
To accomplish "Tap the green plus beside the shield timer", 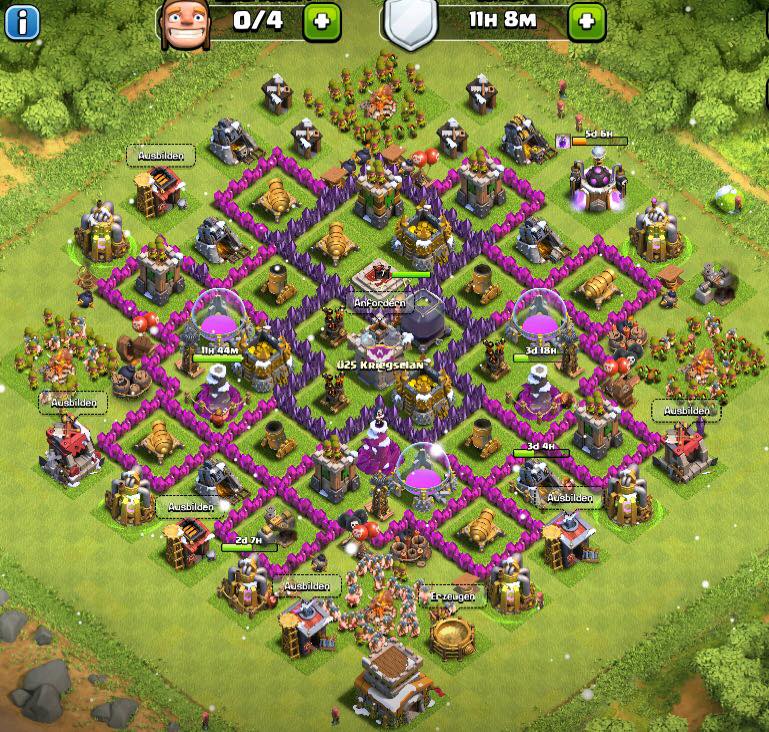I will [587, 19].
